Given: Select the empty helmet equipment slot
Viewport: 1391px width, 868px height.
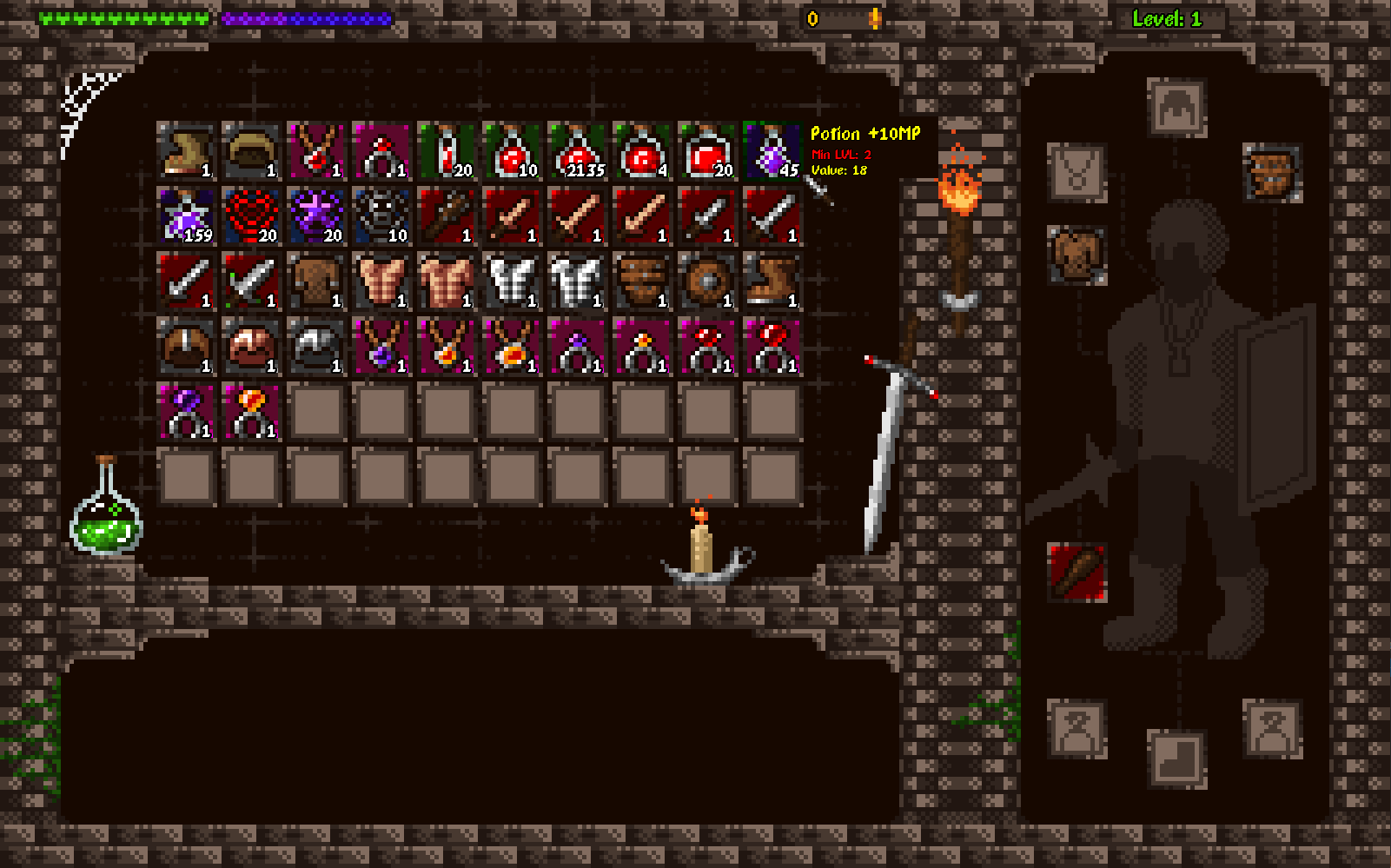Looking at the screenshot, I should [x=1176, y=108].
